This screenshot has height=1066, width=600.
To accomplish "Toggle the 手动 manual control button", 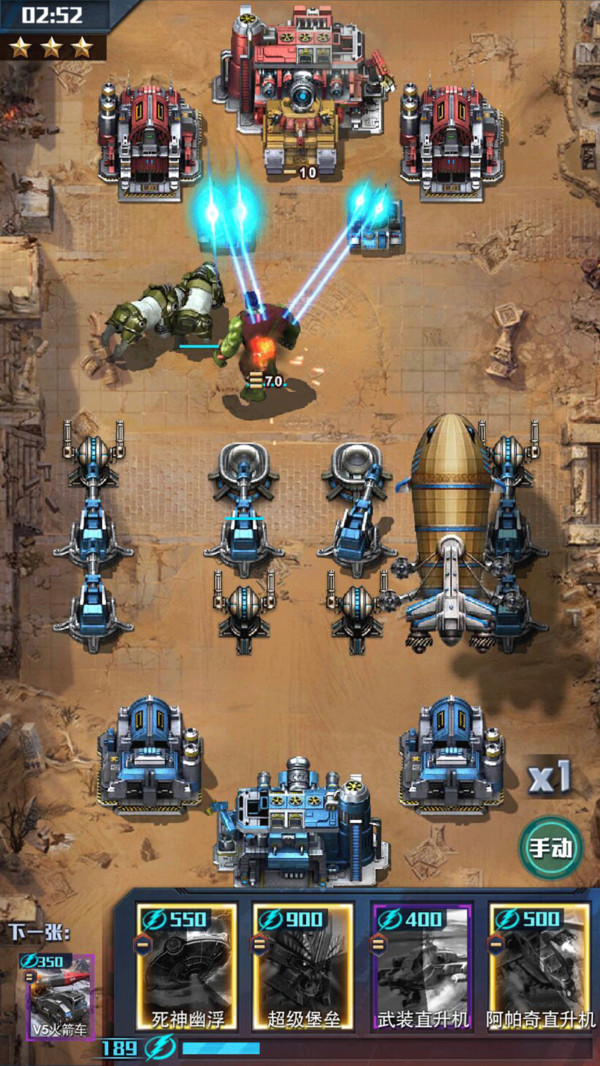I will point(551,848).
